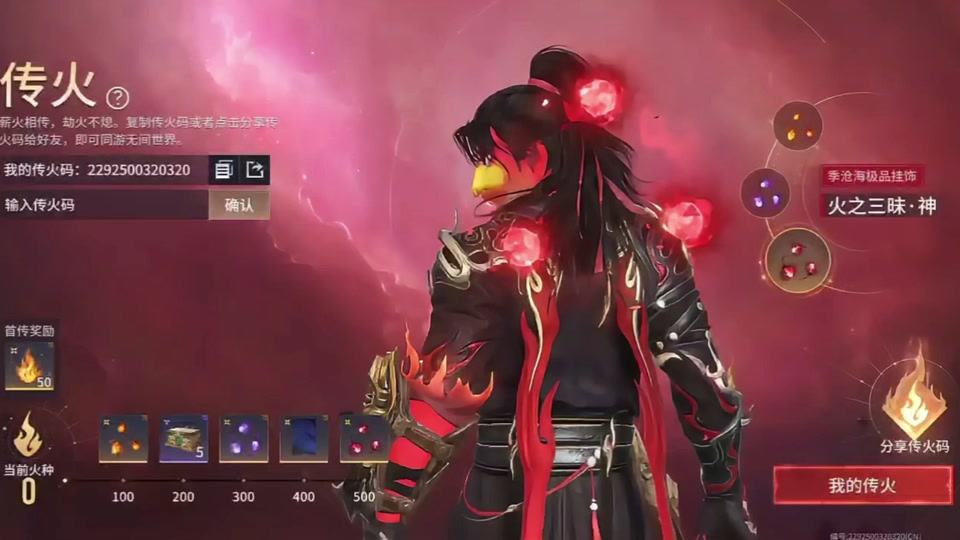
Task: View the 400-point blue cloth reward
Action: pos(304,439)
